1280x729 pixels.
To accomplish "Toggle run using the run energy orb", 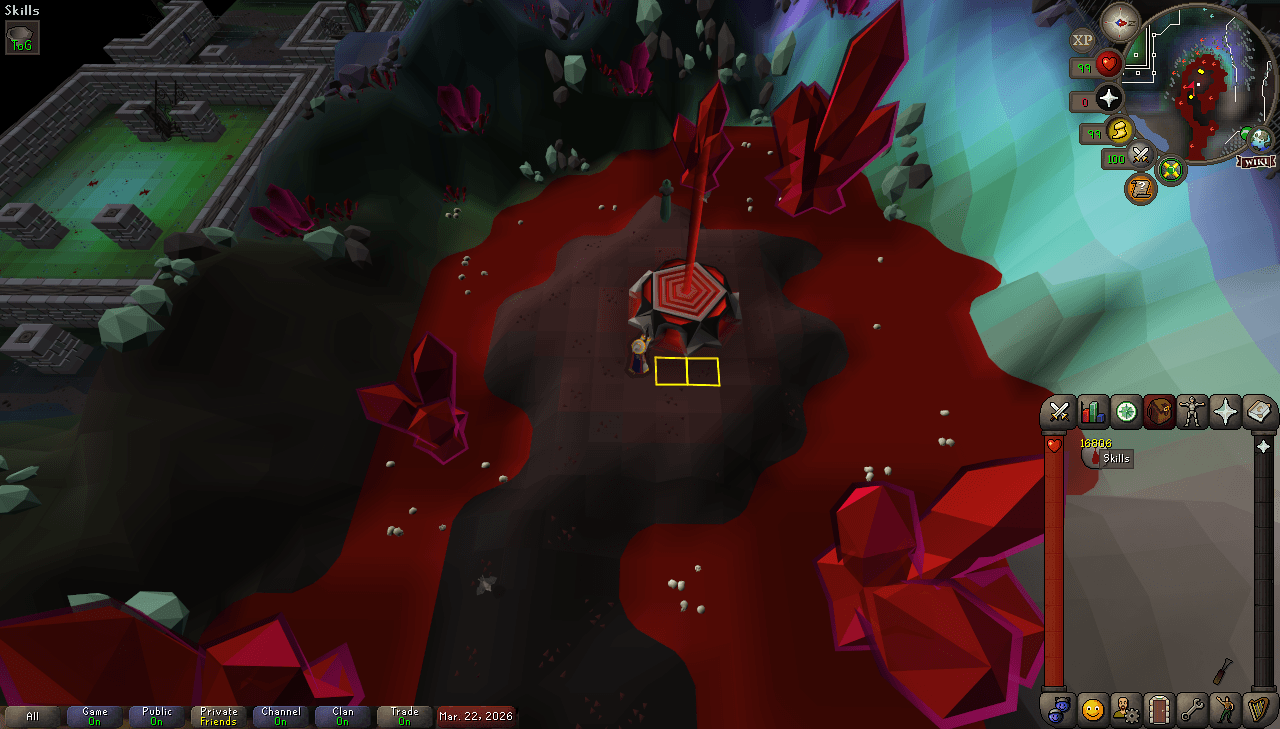I will click(x=1121, y=131).
